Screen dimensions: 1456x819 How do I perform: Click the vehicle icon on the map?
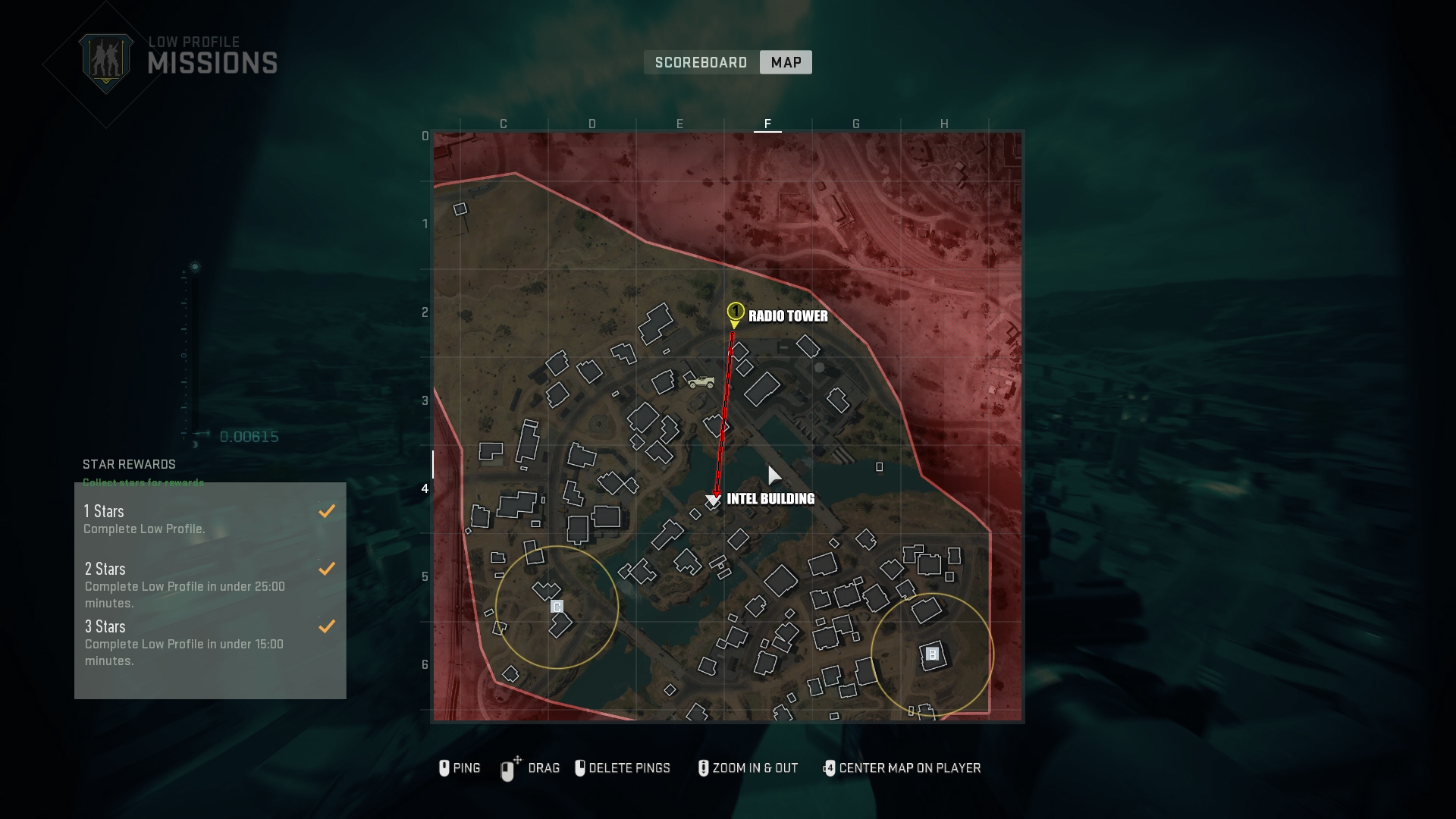701,382
